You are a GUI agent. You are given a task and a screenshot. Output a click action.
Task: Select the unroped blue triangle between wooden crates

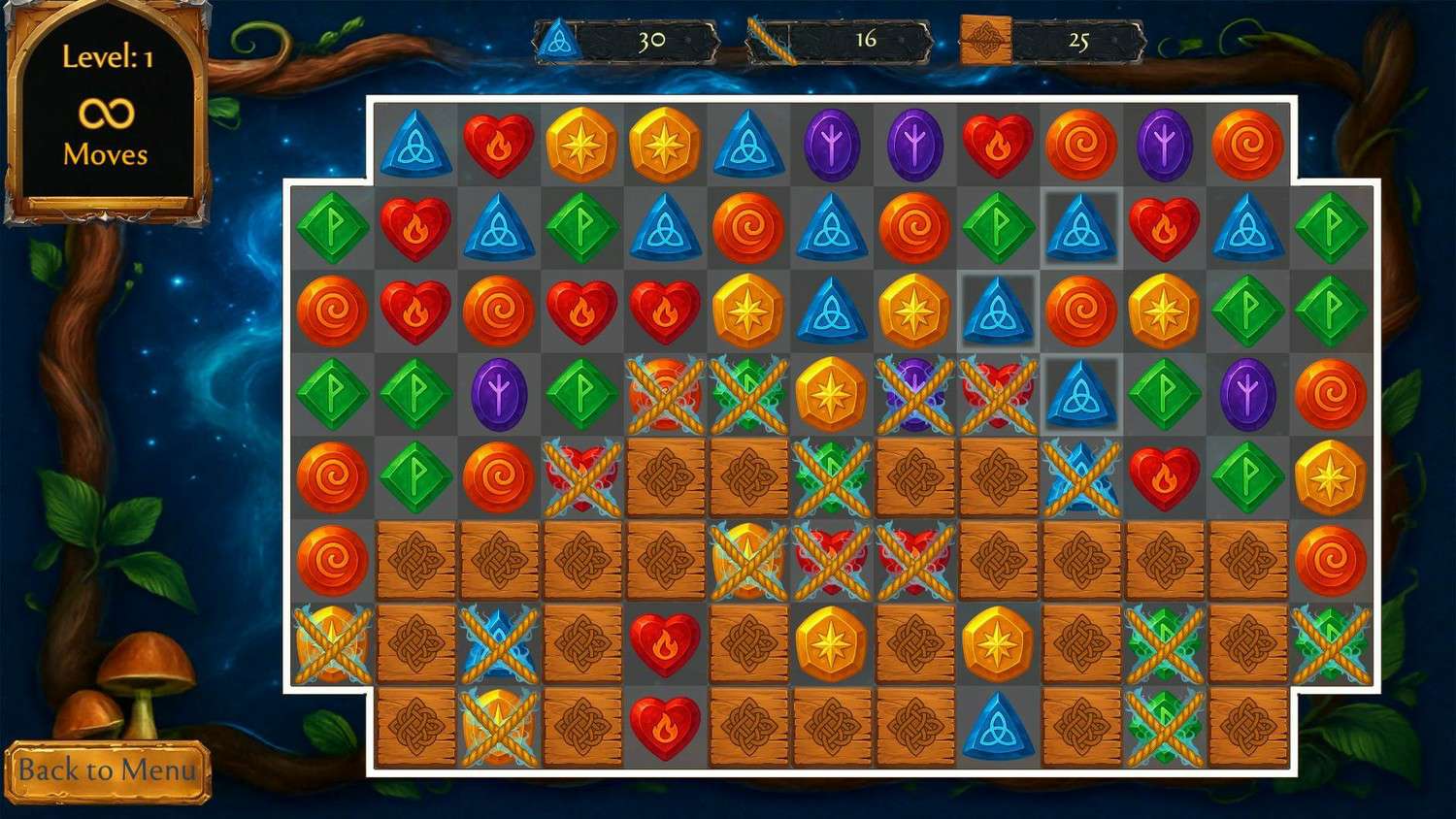click(x=997, y=727)
